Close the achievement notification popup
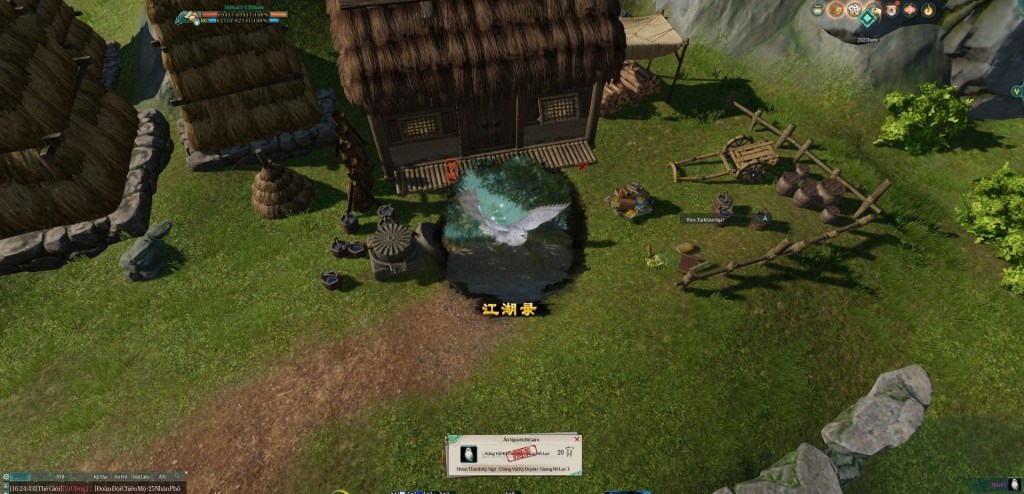 click(x=576, y=438)
